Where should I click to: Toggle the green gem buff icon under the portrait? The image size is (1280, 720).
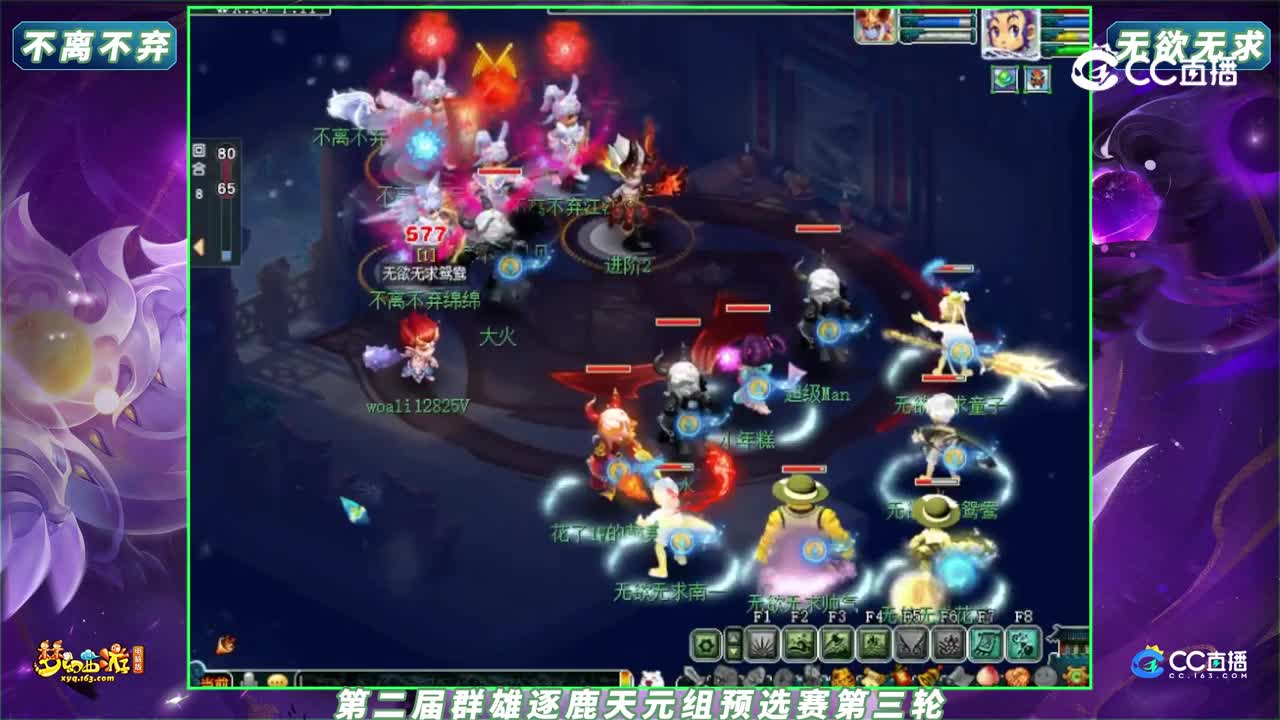pos(1005,79)
